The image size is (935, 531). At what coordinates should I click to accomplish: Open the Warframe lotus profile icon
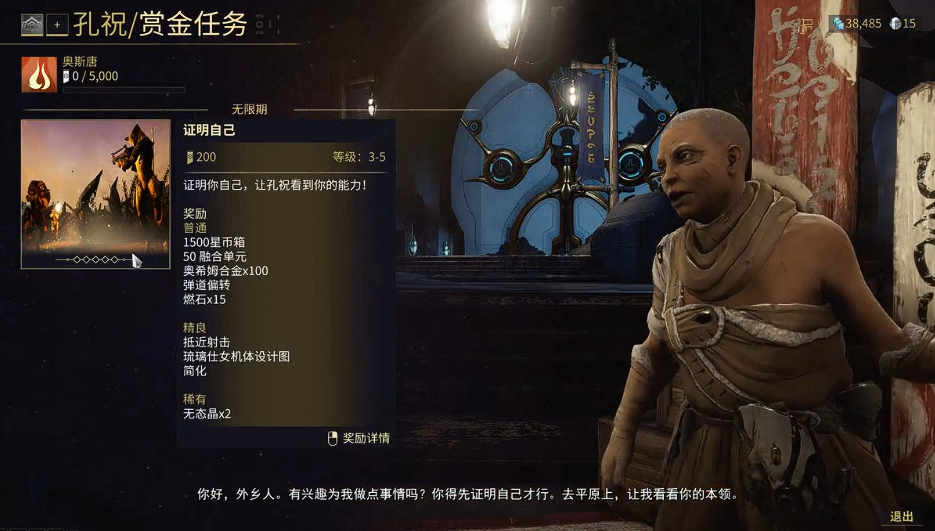pyautogui.click(x=33, y=25)
